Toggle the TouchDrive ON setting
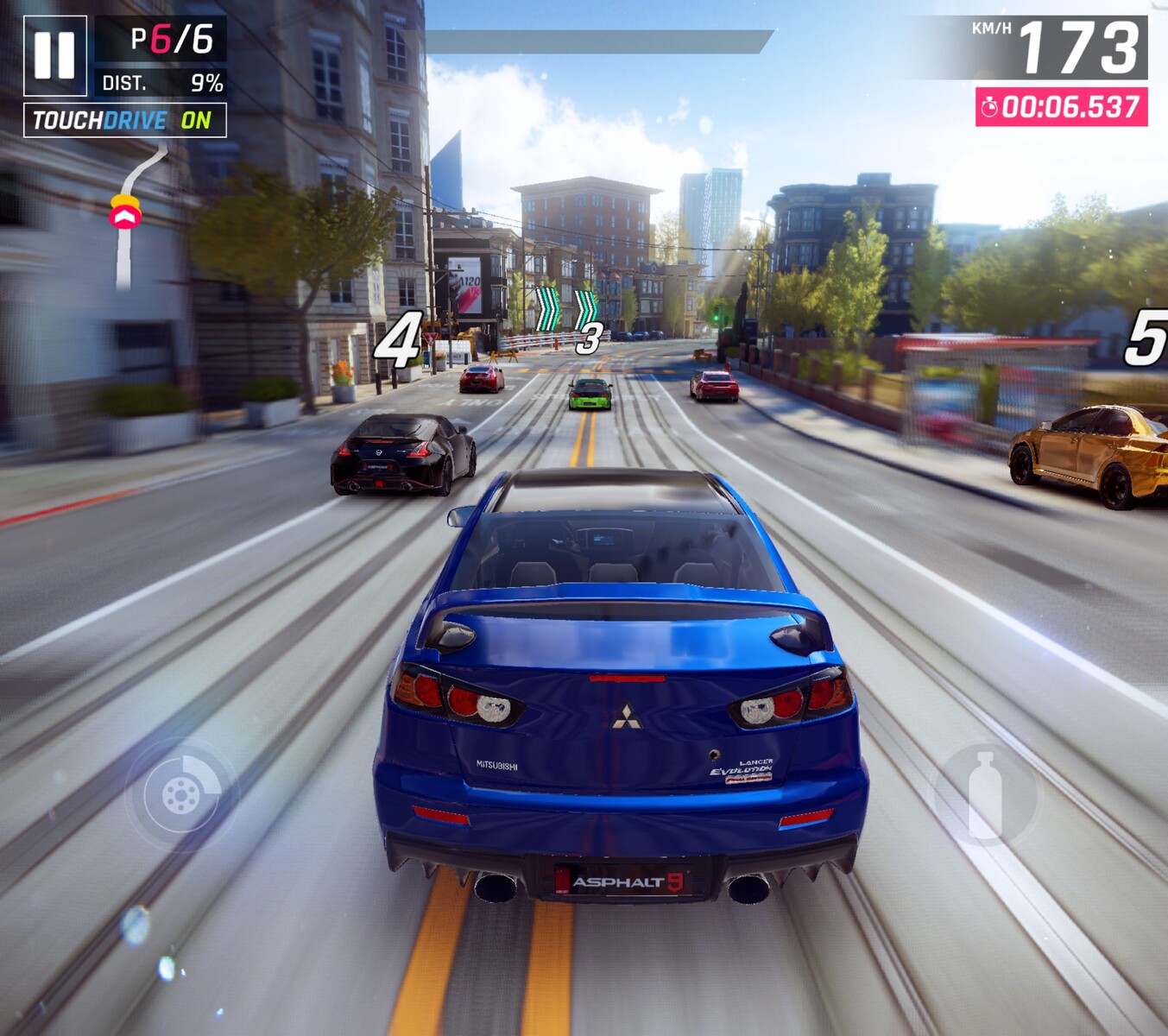1168x1036 pixels. point(125,120)
